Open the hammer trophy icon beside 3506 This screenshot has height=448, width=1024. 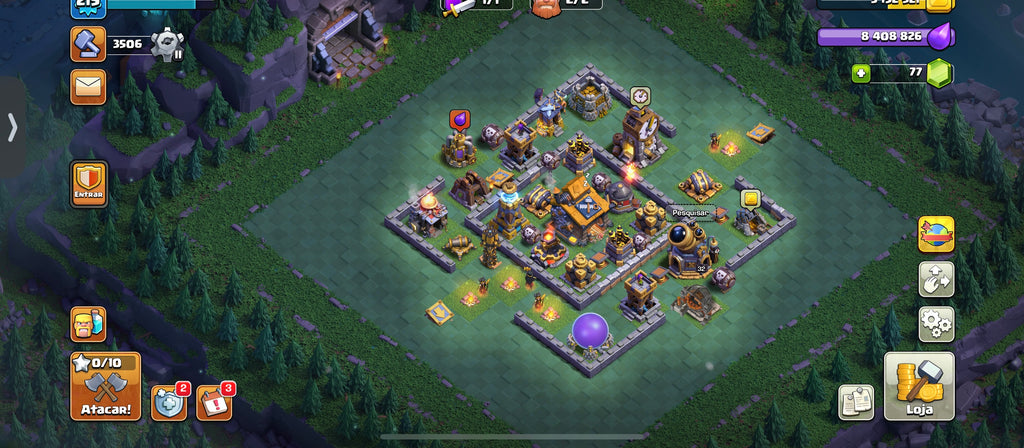tap(88, 43)
